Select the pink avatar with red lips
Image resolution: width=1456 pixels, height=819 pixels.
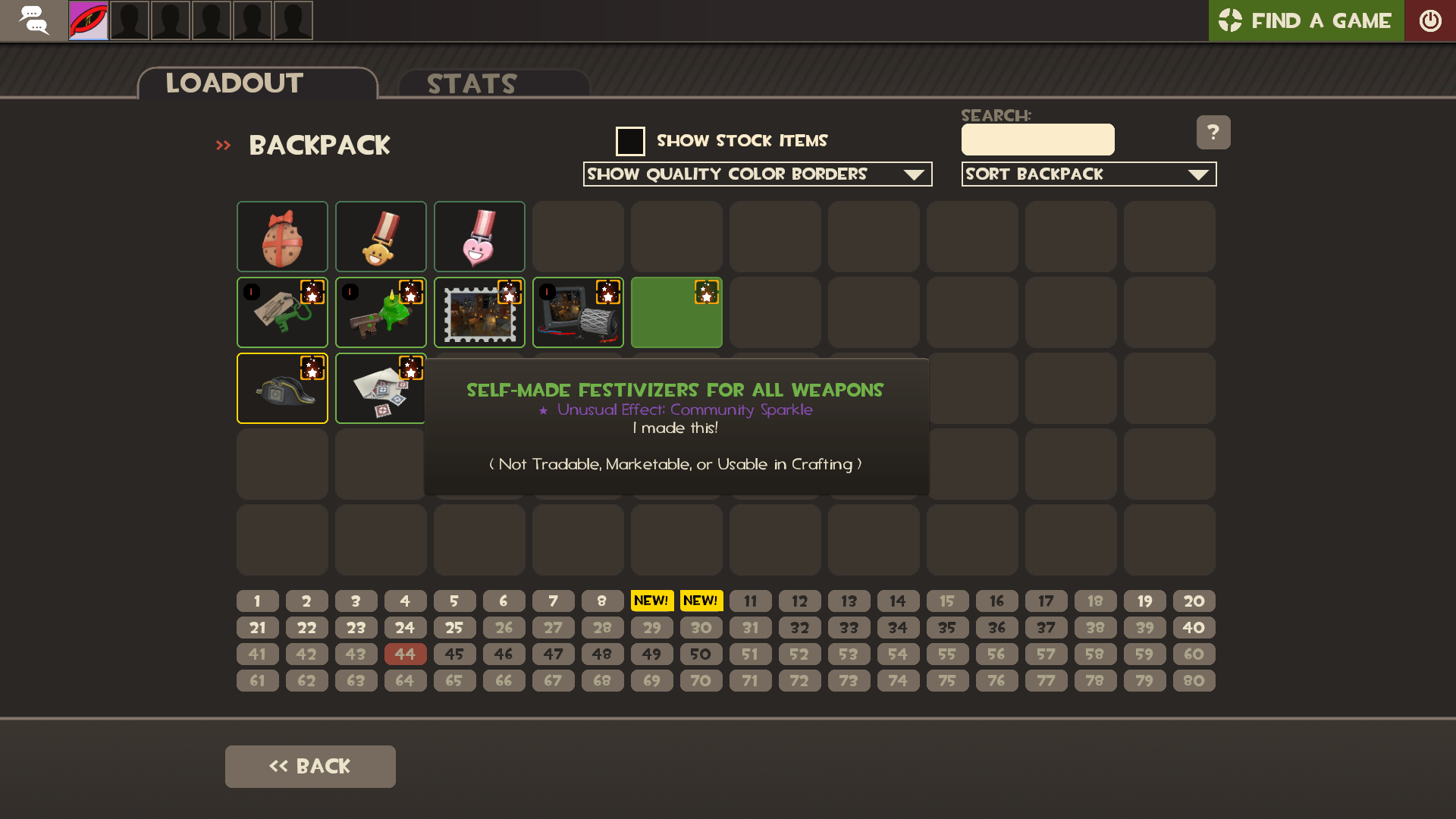[89, 20]
